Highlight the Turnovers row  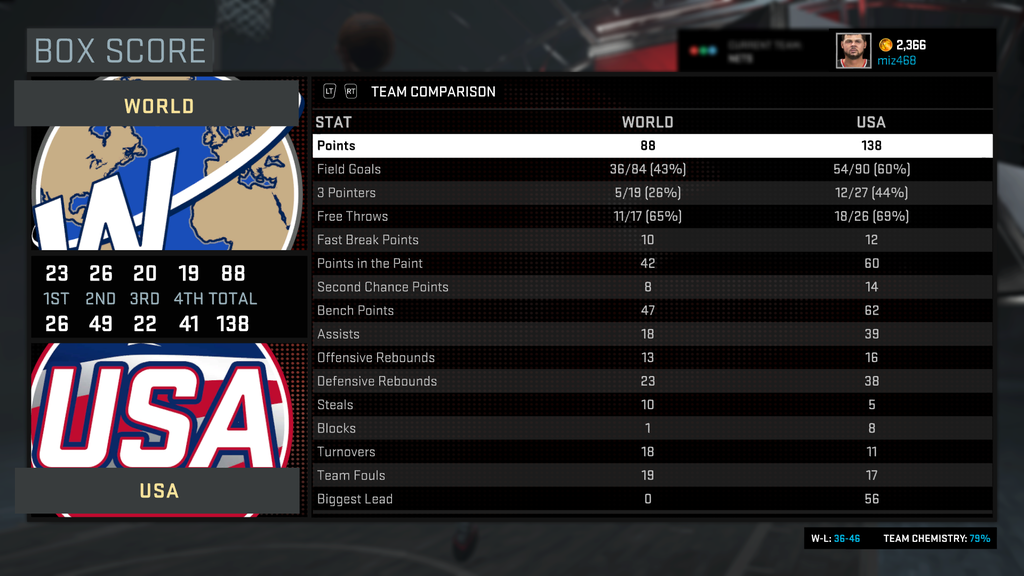pos(652,452)
